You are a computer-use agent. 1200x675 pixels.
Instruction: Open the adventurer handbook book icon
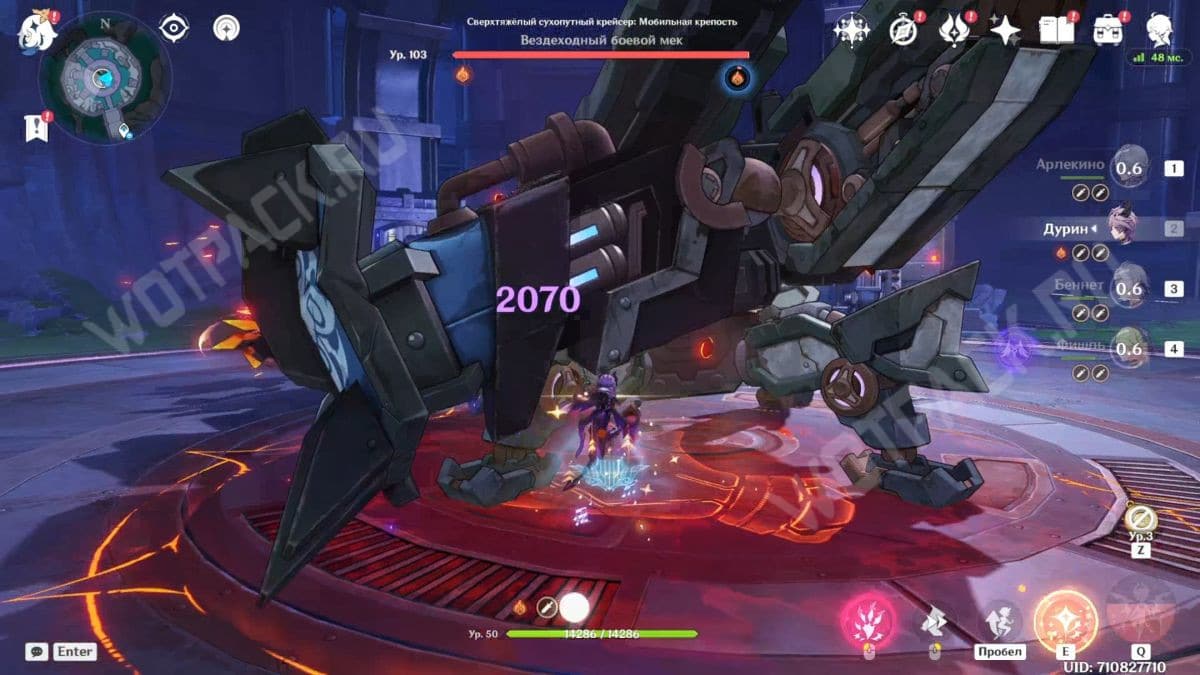pyautogui.click(x=1056, y=30)
